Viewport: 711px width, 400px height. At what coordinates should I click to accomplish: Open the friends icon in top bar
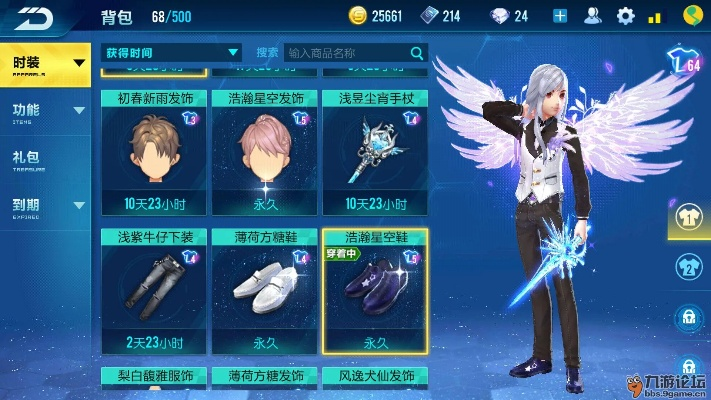[593, 16]
